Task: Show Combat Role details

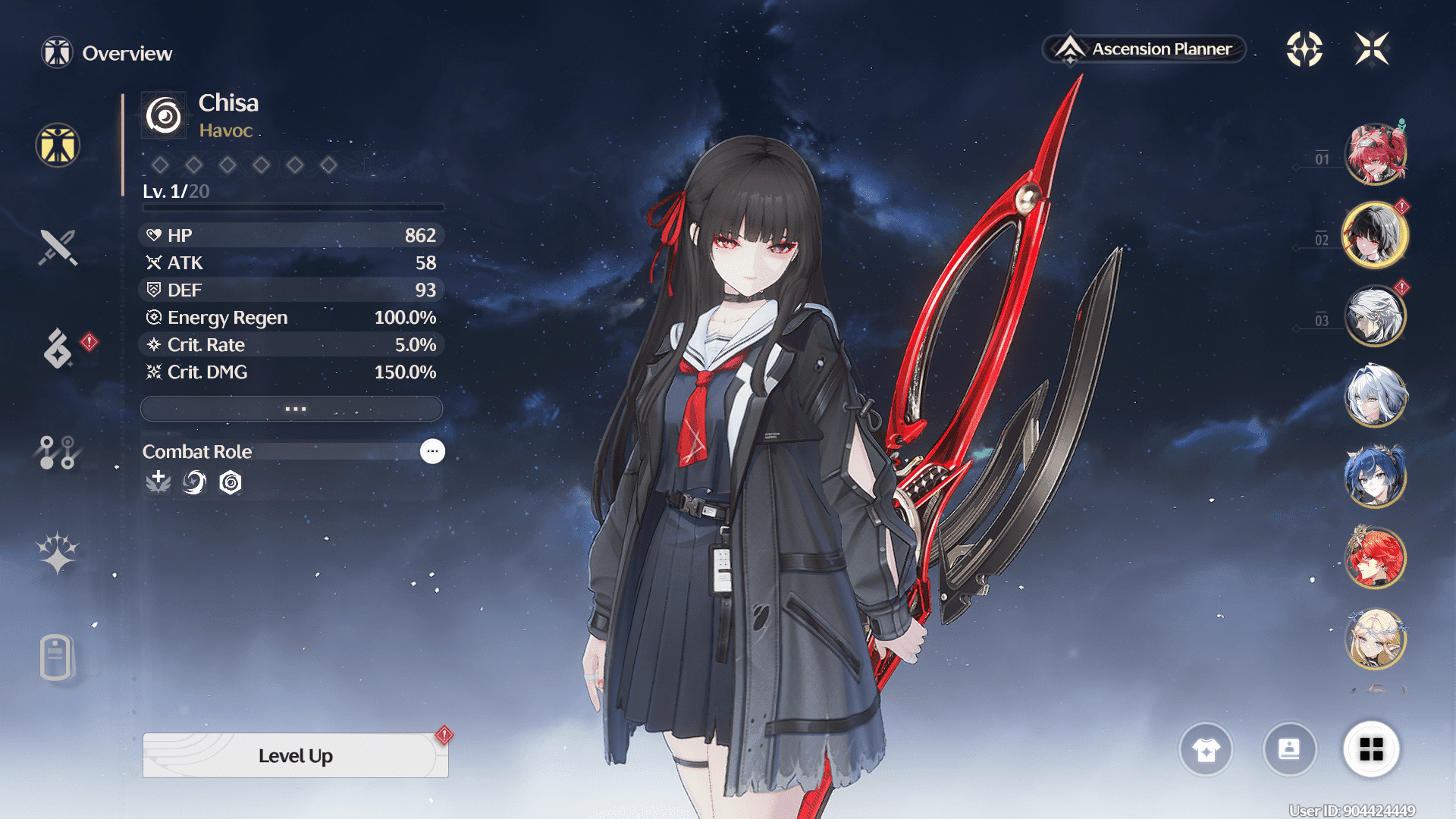Action: pyautogui.click(x=432, y=451)
